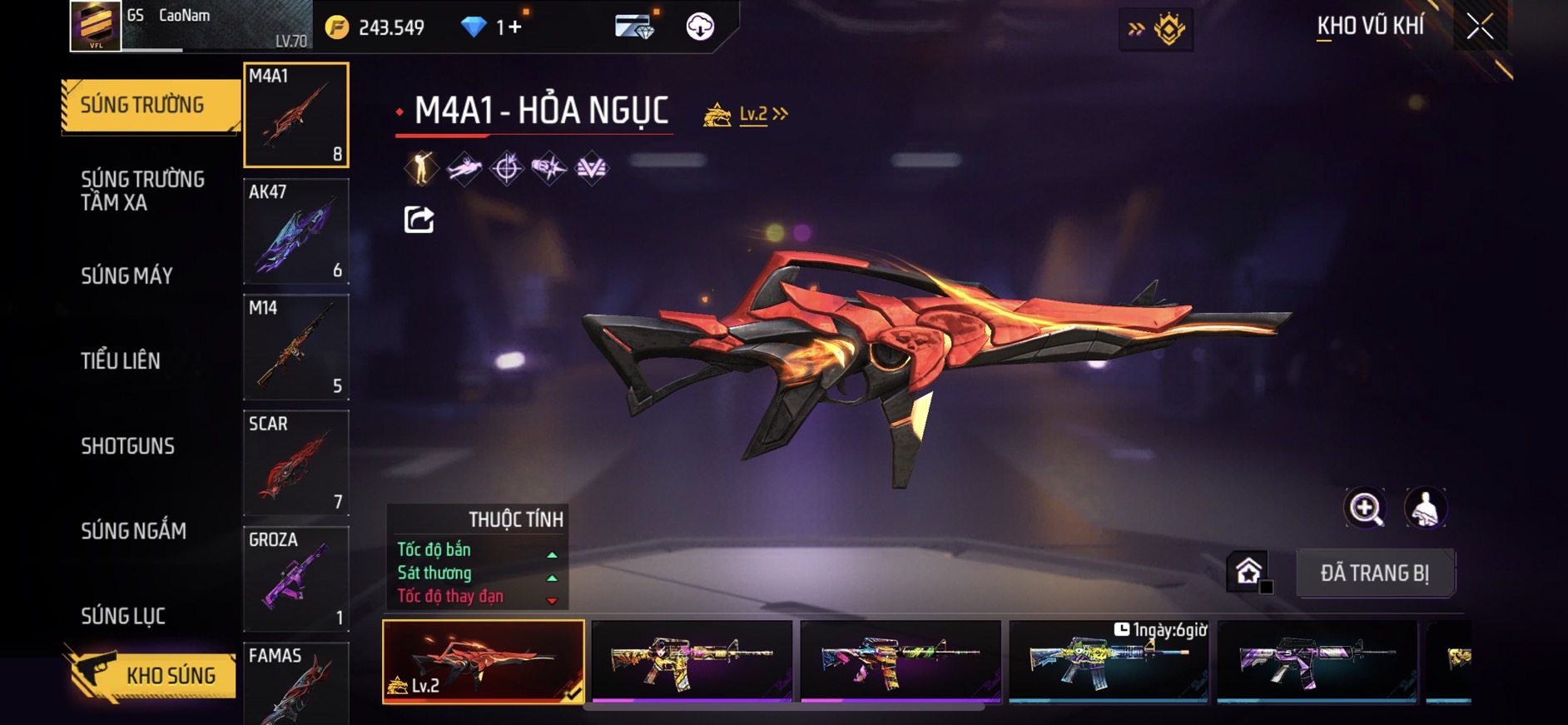Pick the GROZA weapon tile
Image resolution: width=1568 pixels, height=725 pixels.
click(x=295, y=579)
